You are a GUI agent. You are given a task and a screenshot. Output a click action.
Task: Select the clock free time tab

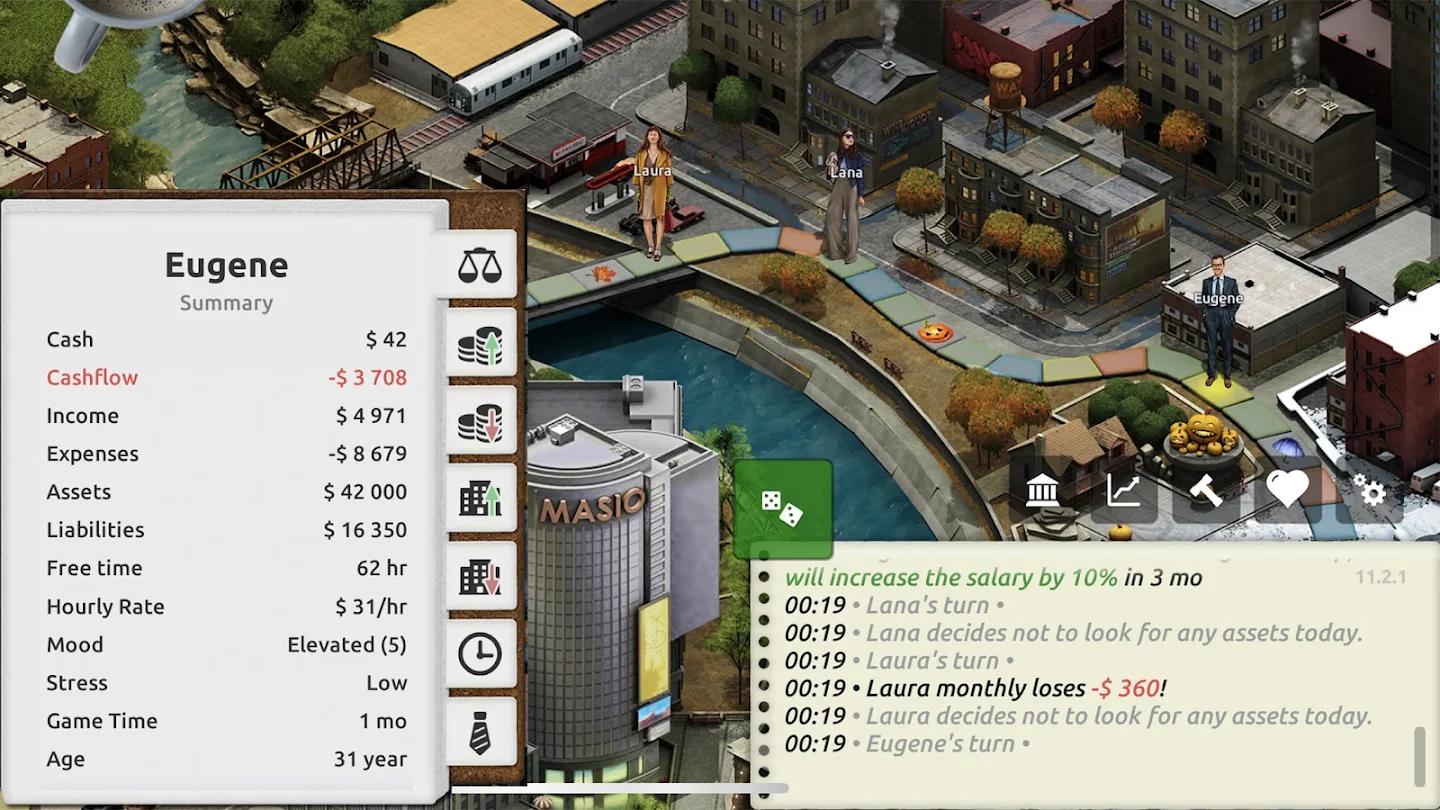coord(480,654)
